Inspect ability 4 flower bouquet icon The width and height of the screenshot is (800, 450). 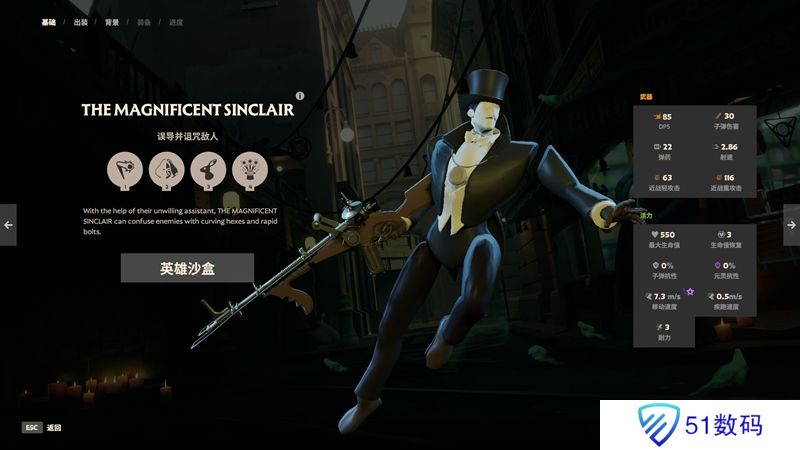248,171
